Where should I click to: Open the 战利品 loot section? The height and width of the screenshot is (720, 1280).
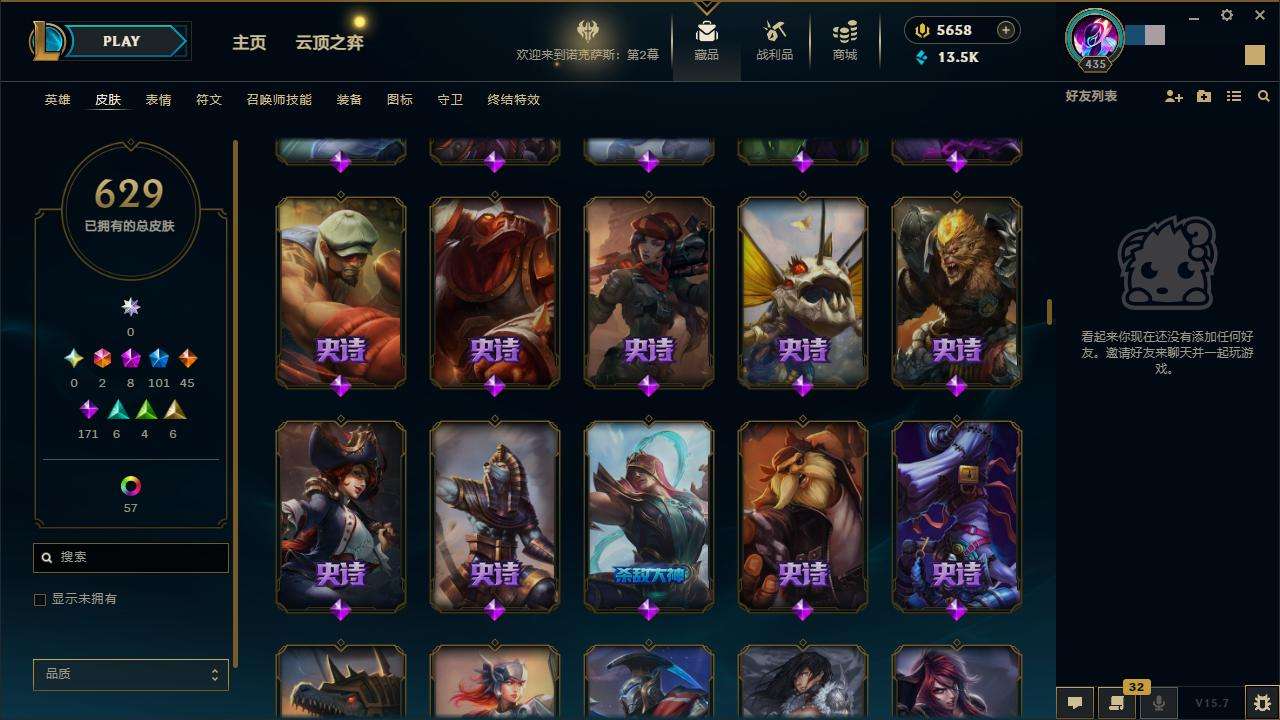774,41
